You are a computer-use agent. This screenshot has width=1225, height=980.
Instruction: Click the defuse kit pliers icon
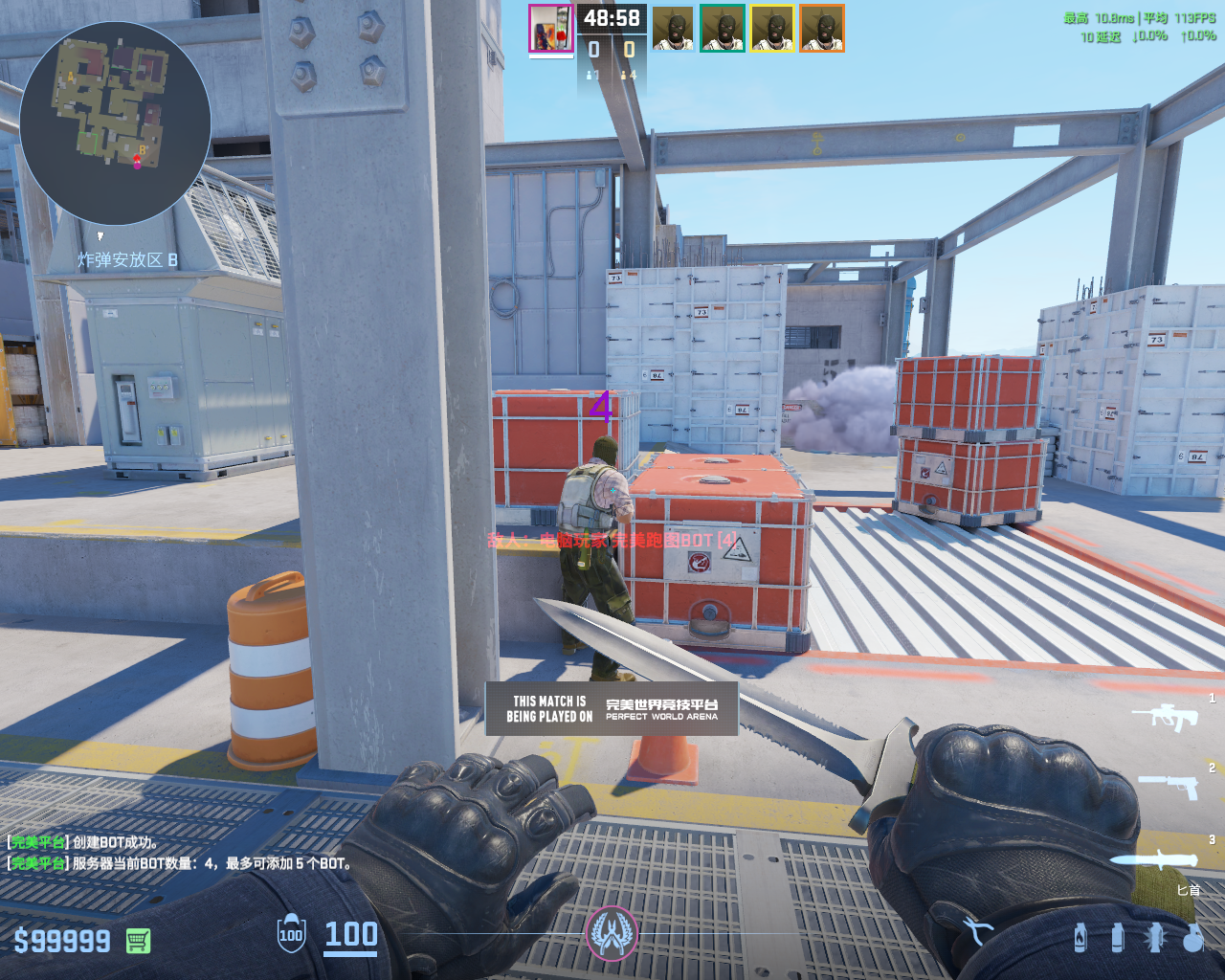click(x=976, y=930)
